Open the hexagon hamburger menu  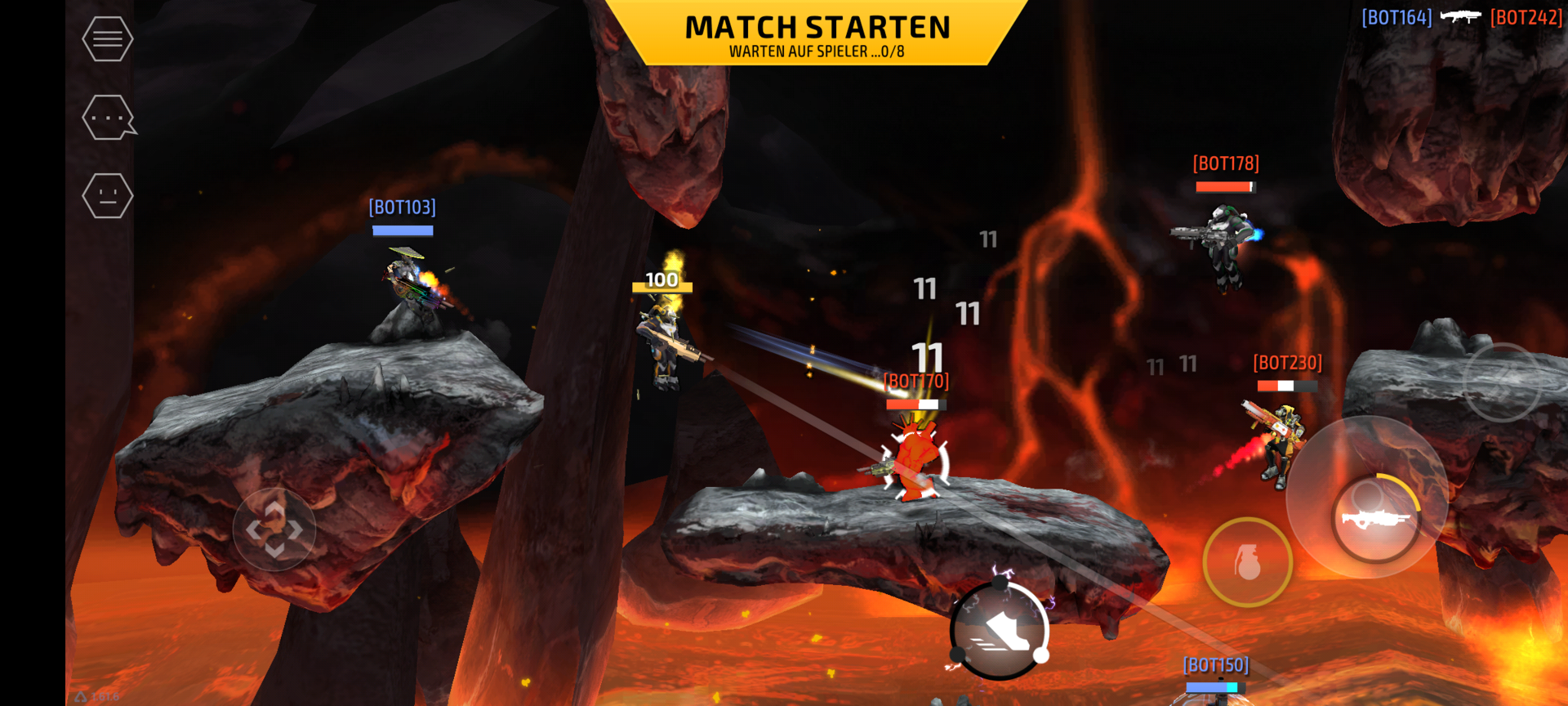[108, 38]
